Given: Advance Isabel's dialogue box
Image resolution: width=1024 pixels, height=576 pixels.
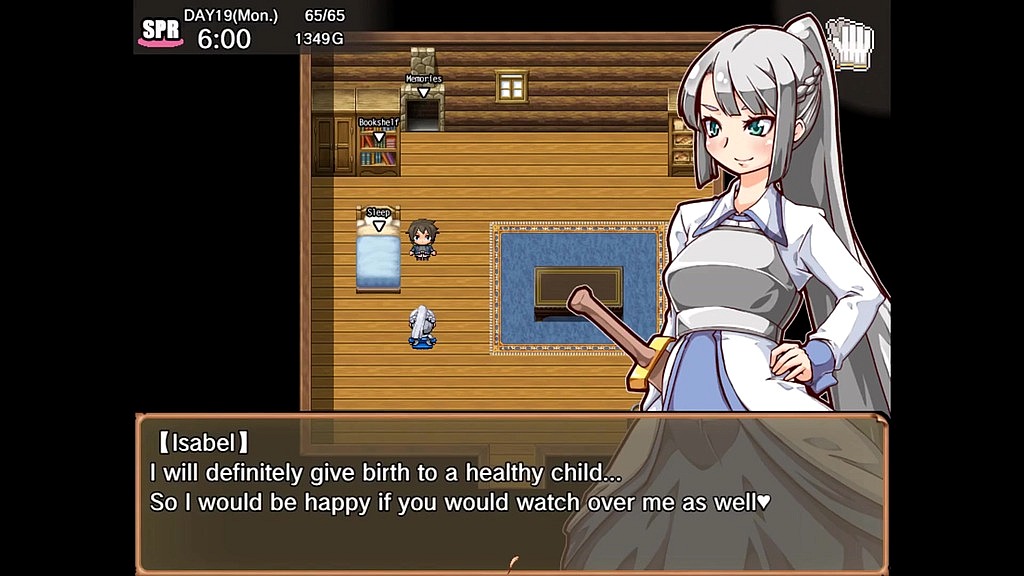Looking at the screenshot, I should click(x=510, y=492).
